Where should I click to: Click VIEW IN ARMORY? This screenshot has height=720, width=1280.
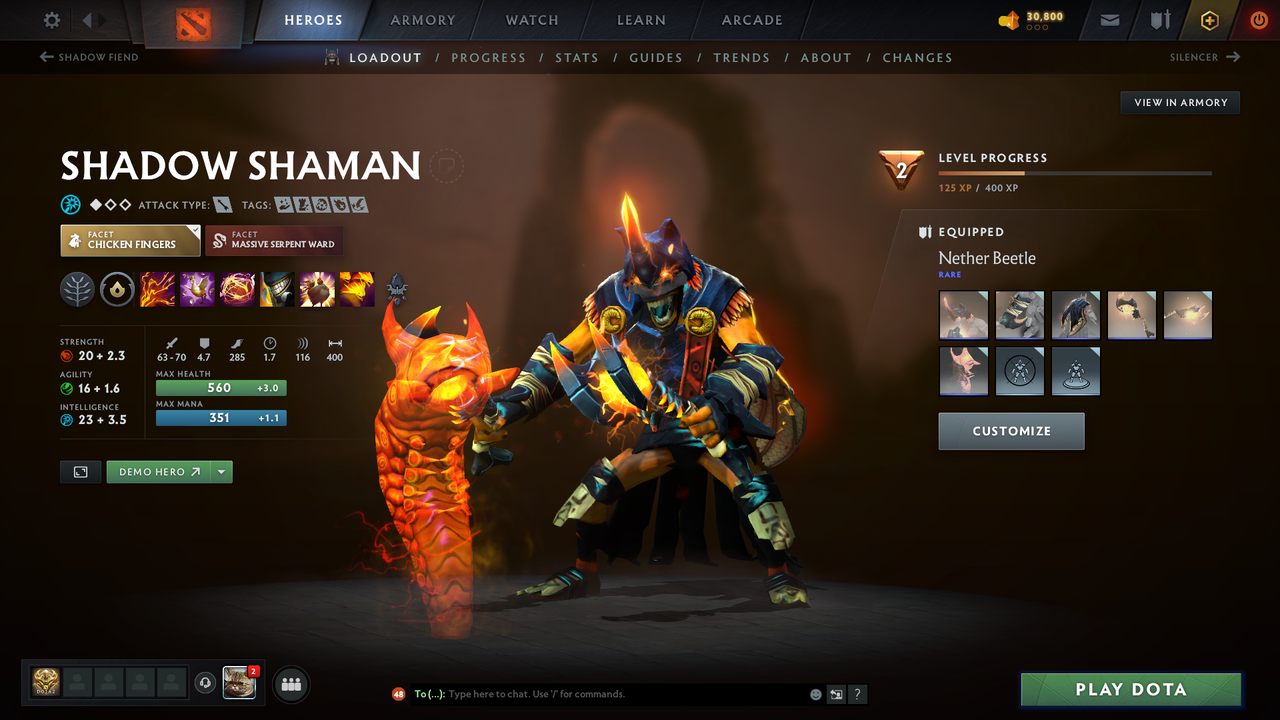click(x=1179, y=102)
